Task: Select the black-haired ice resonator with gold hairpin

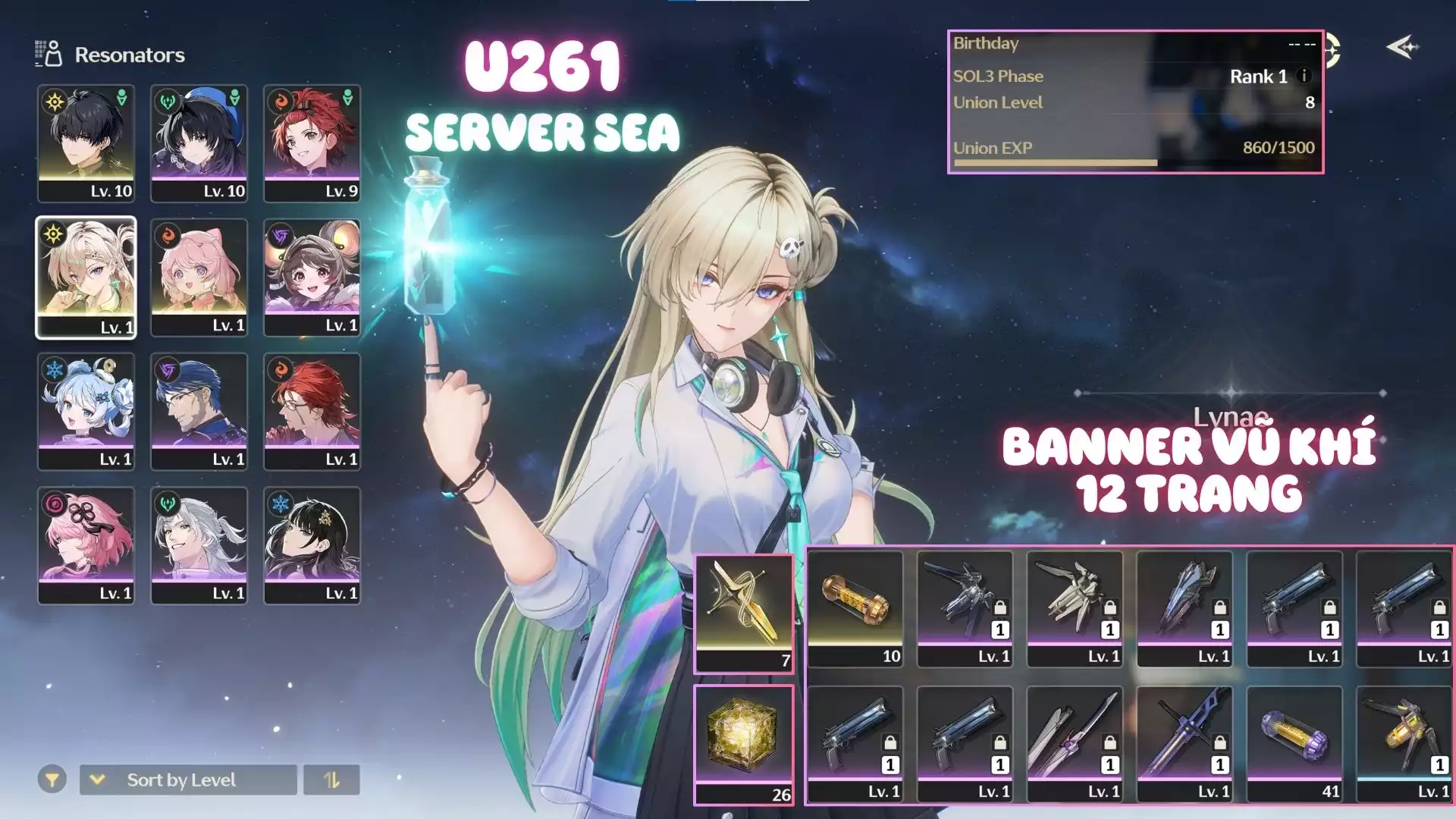Action: 312,545
